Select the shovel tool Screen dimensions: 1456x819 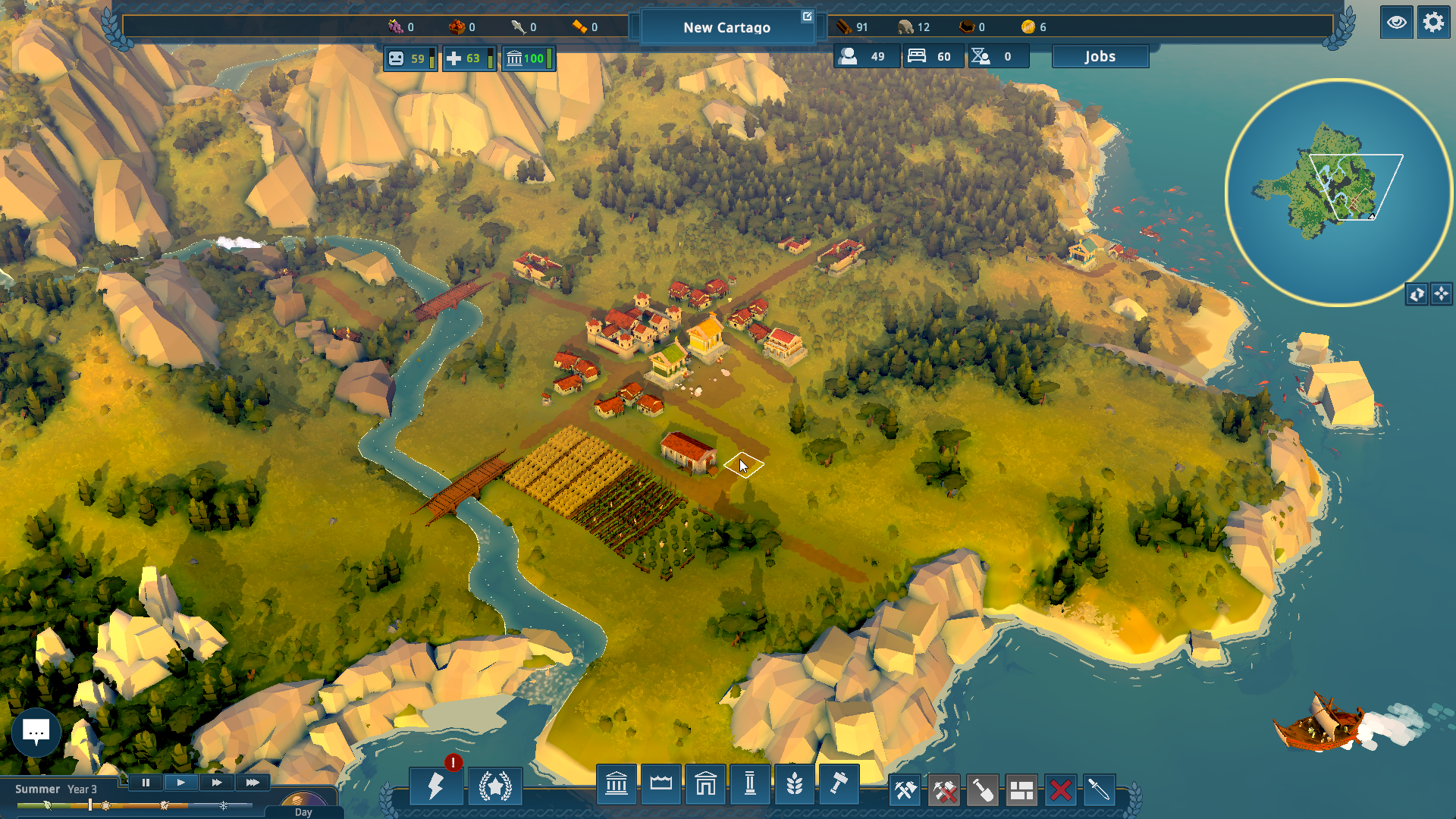tap(983, 791)
